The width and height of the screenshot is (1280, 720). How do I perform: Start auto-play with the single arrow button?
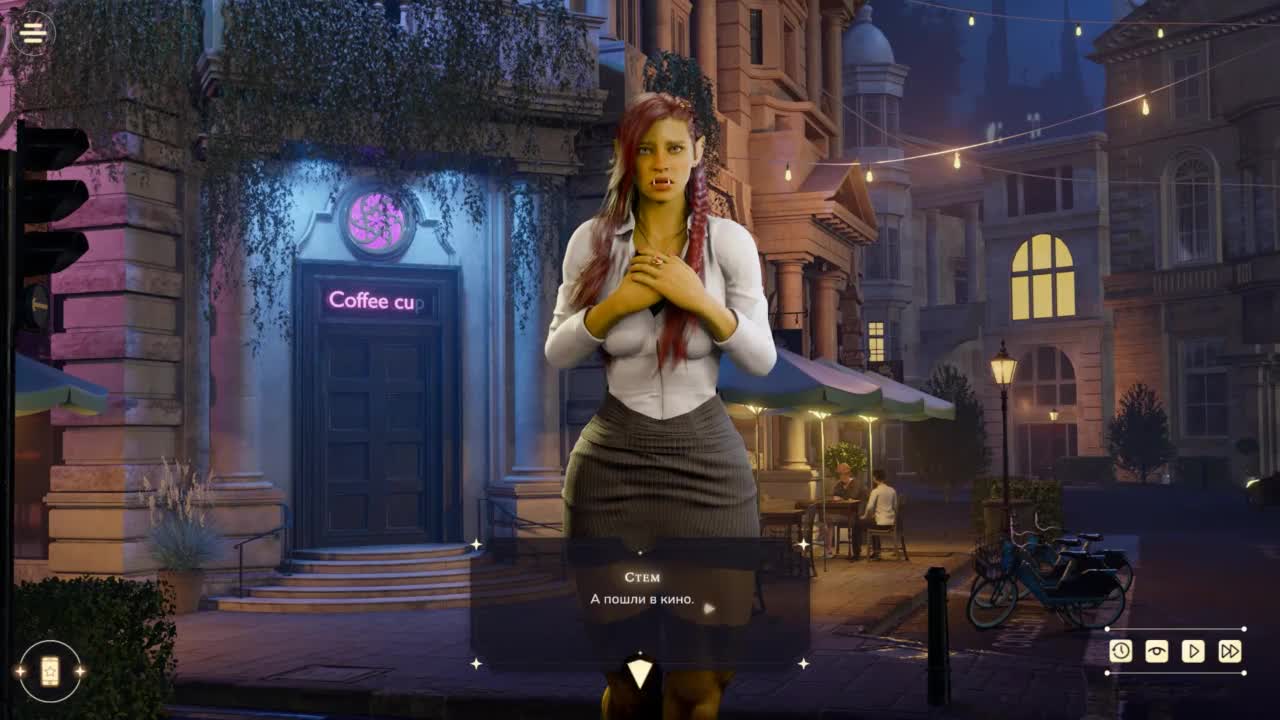1193,651
